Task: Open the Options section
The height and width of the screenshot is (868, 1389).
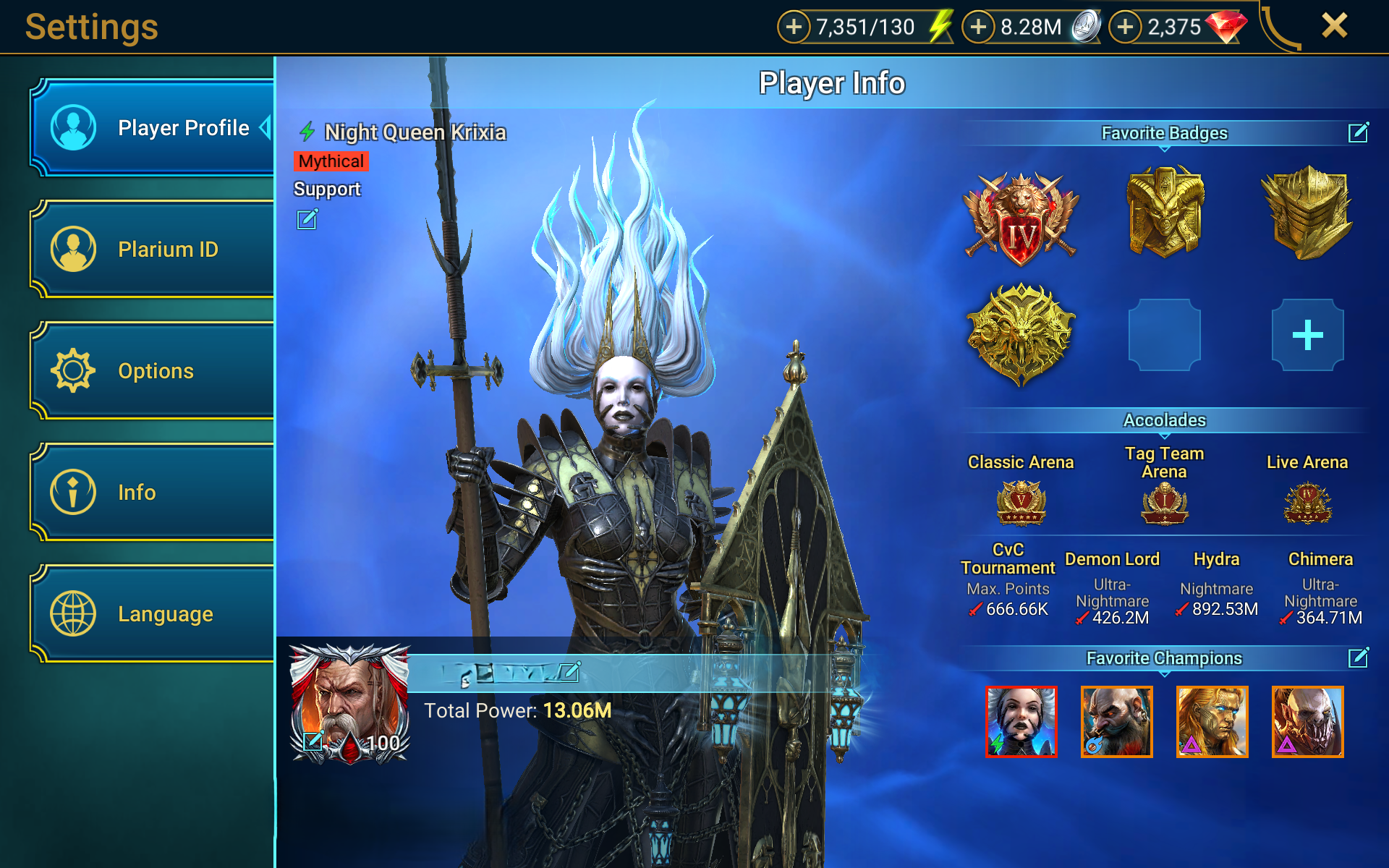Action: (x=152, y=371)
